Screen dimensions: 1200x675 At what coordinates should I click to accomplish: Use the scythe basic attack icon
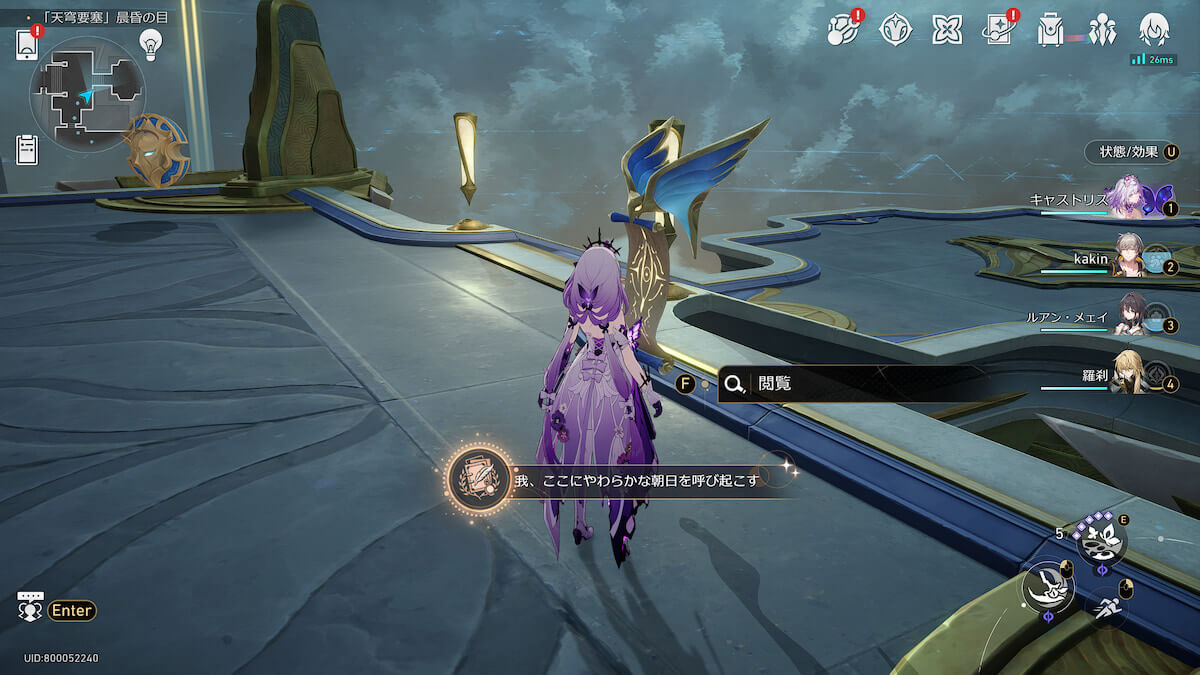coord(1047,586)
